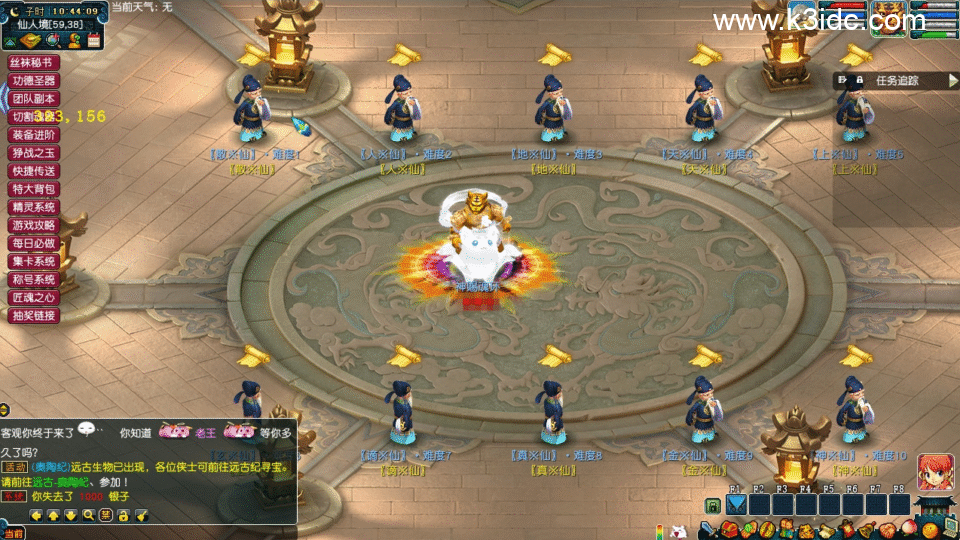
Task: Toggle the chat padlock lock icon
Action: pyautogui.click(x=123, y=515)
